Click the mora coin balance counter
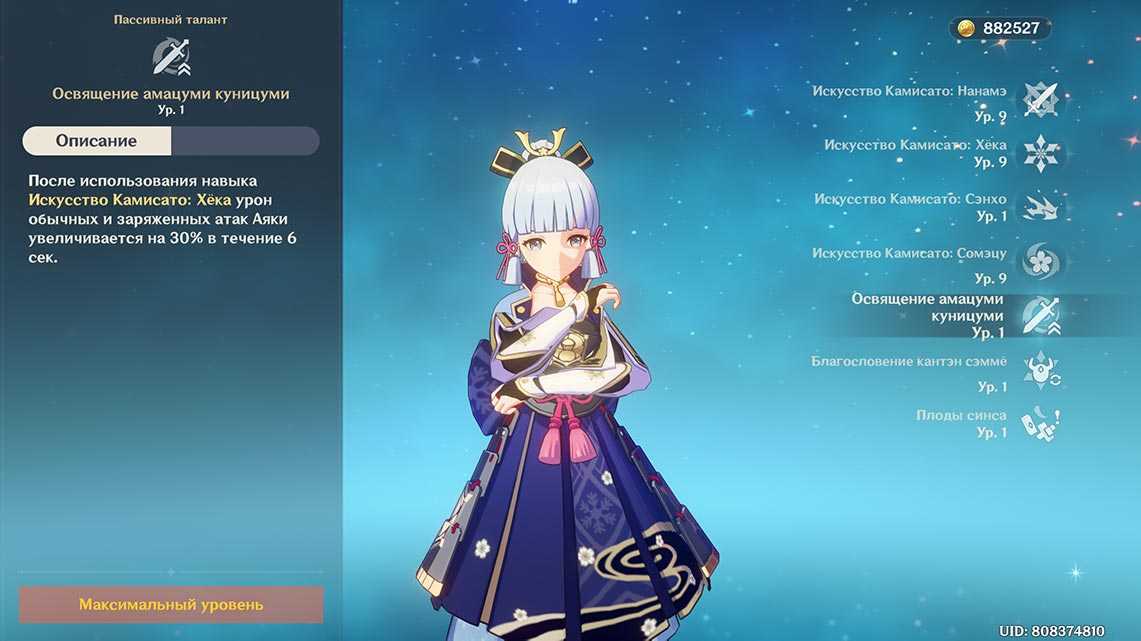The height and width of the screenshot is (641, 1141). (999, 28)
